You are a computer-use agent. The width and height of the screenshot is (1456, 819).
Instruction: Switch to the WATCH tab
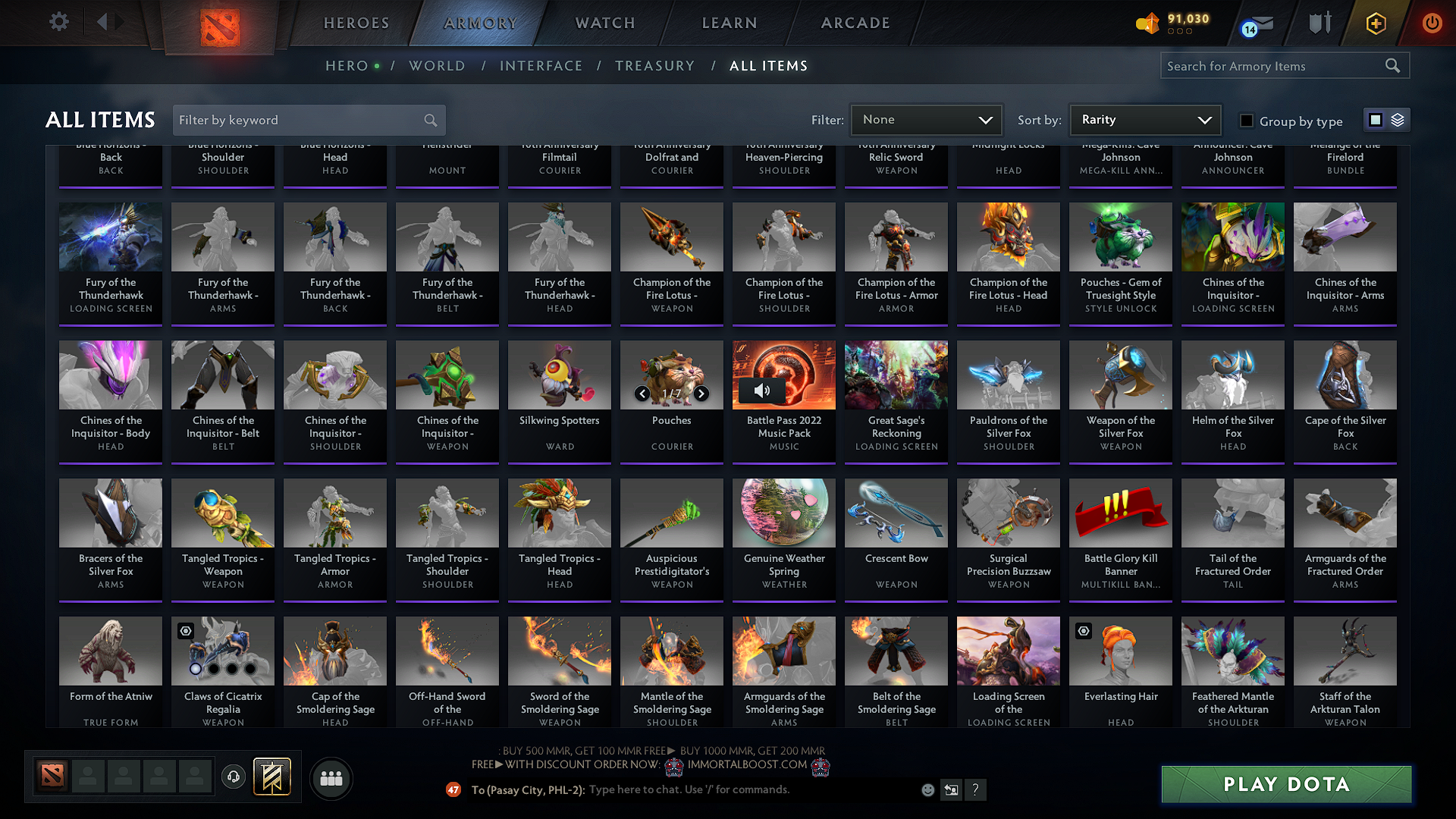[604, 23]
